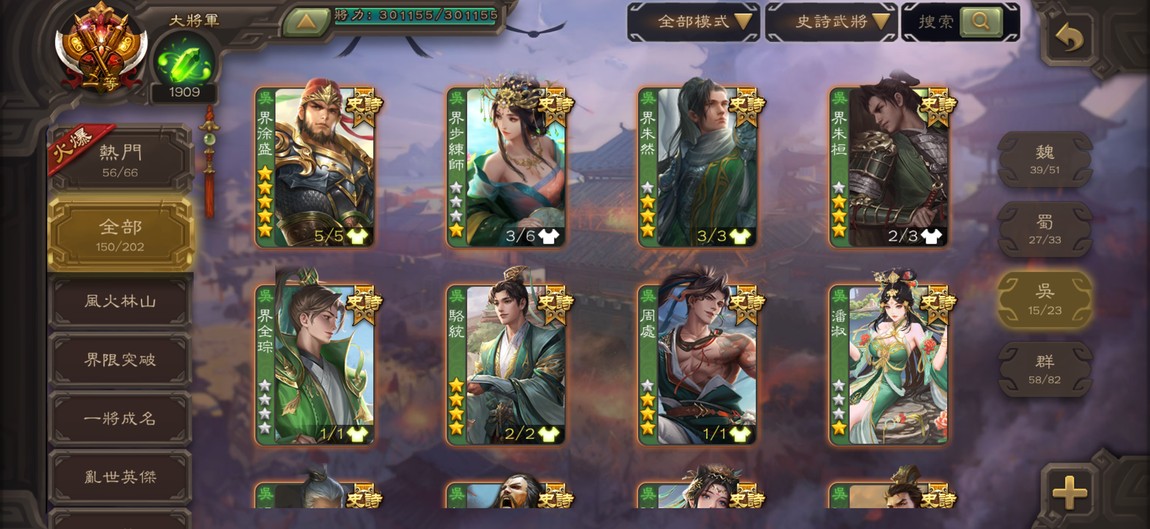The height and width of the screenshot is (529, 1150).
Task: Go back with the return arrow
Action: point(1069,39)
